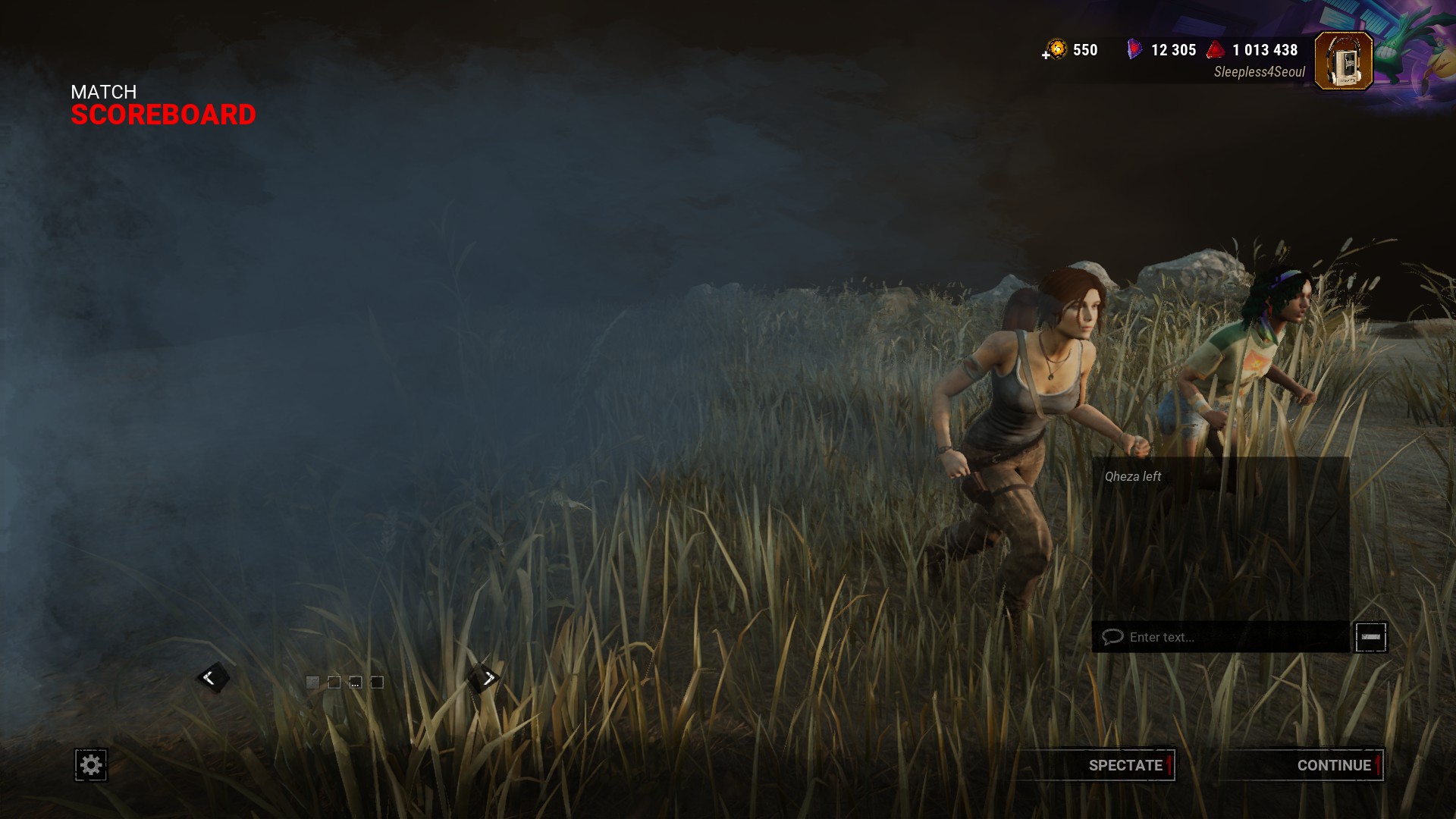Open the Sleepless4Seoul player profile badge

tap(1343, 61)
